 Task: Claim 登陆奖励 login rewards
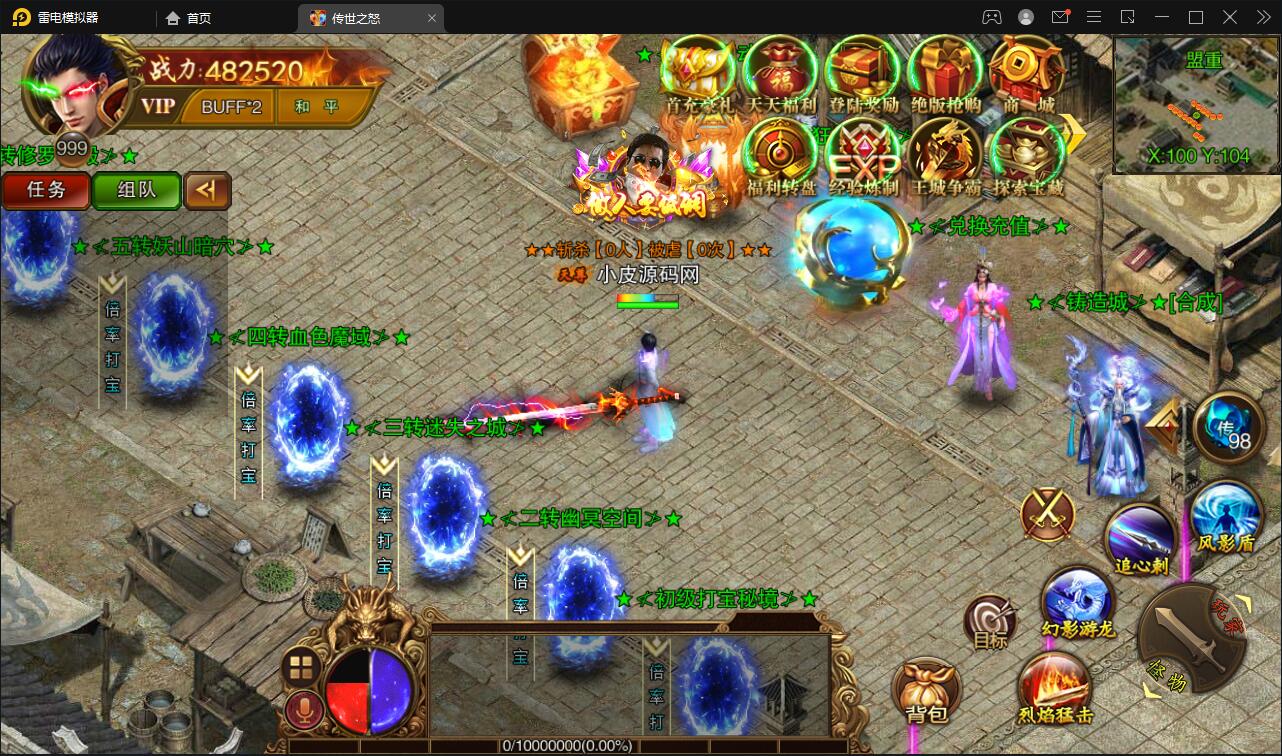(863, 73)
